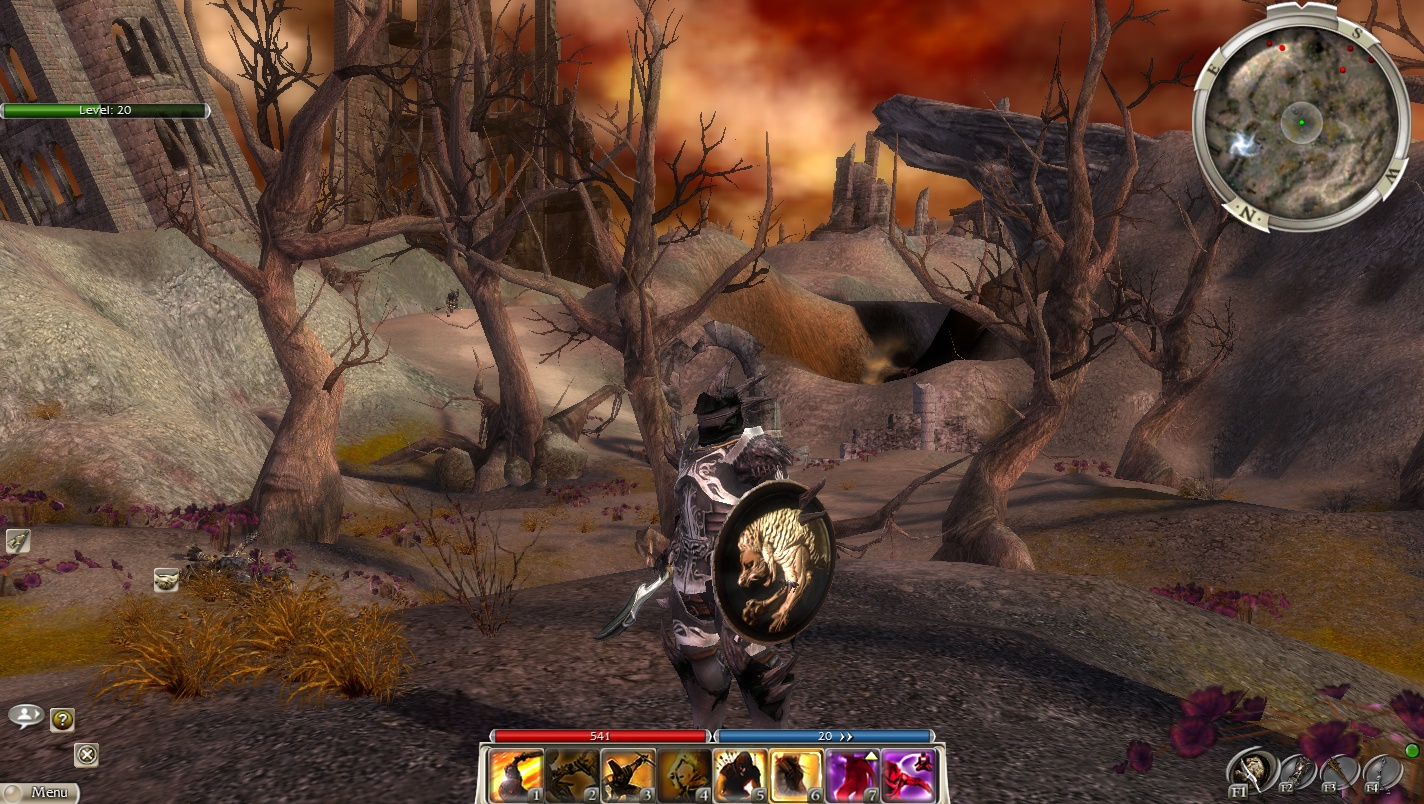
Task: Activate highlighted skill slot 6
Action: 797,776
